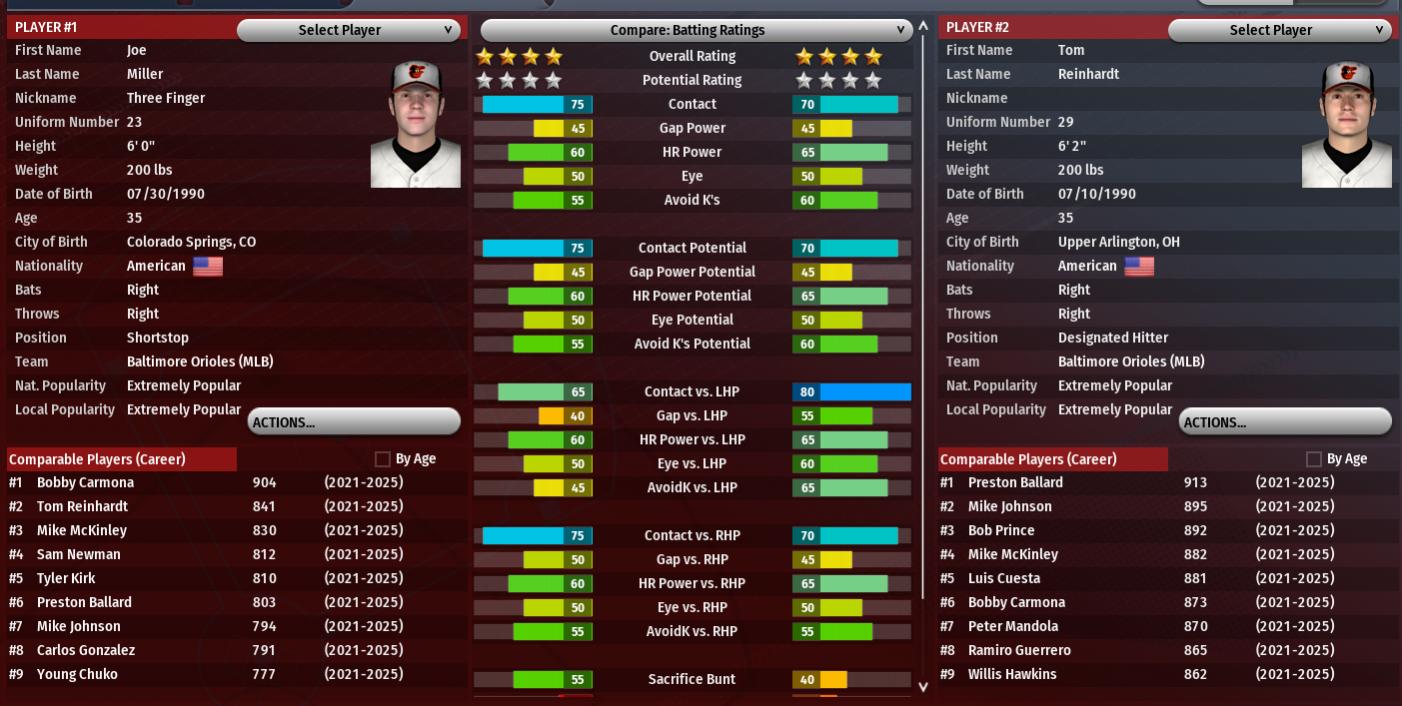1402x706 pixels.
Task: Select Young Chuko in the comparables list
Action: click(x=77, y=675)
